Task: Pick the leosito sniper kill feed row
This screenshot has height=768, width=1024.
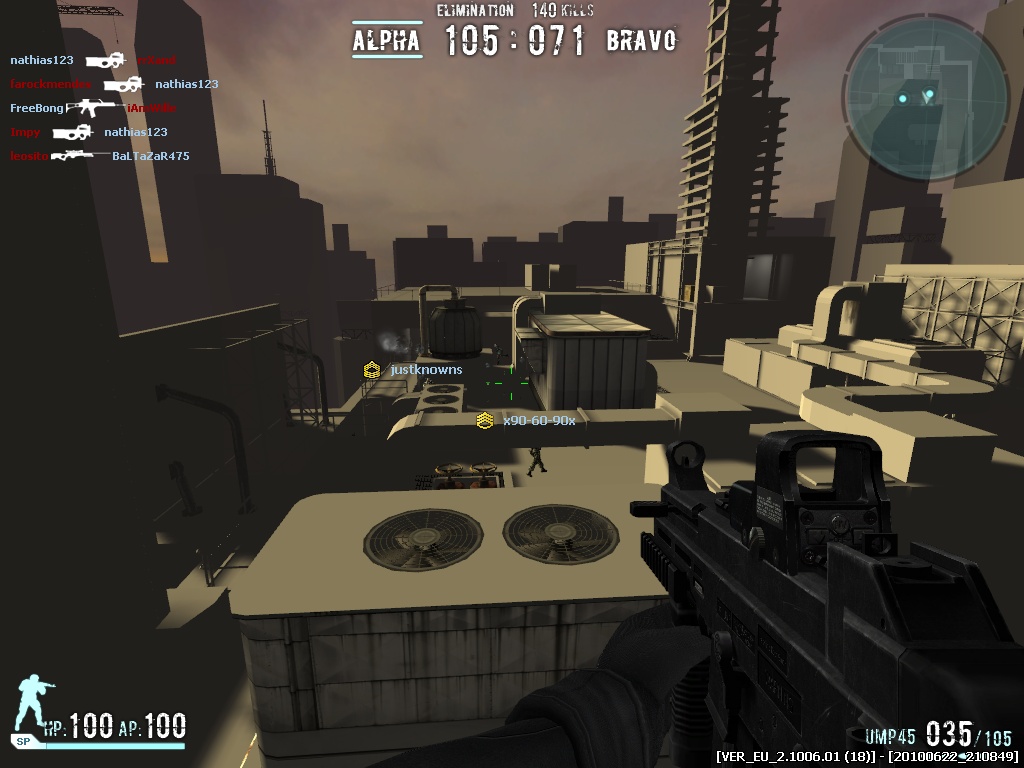Action: (99, 156)
